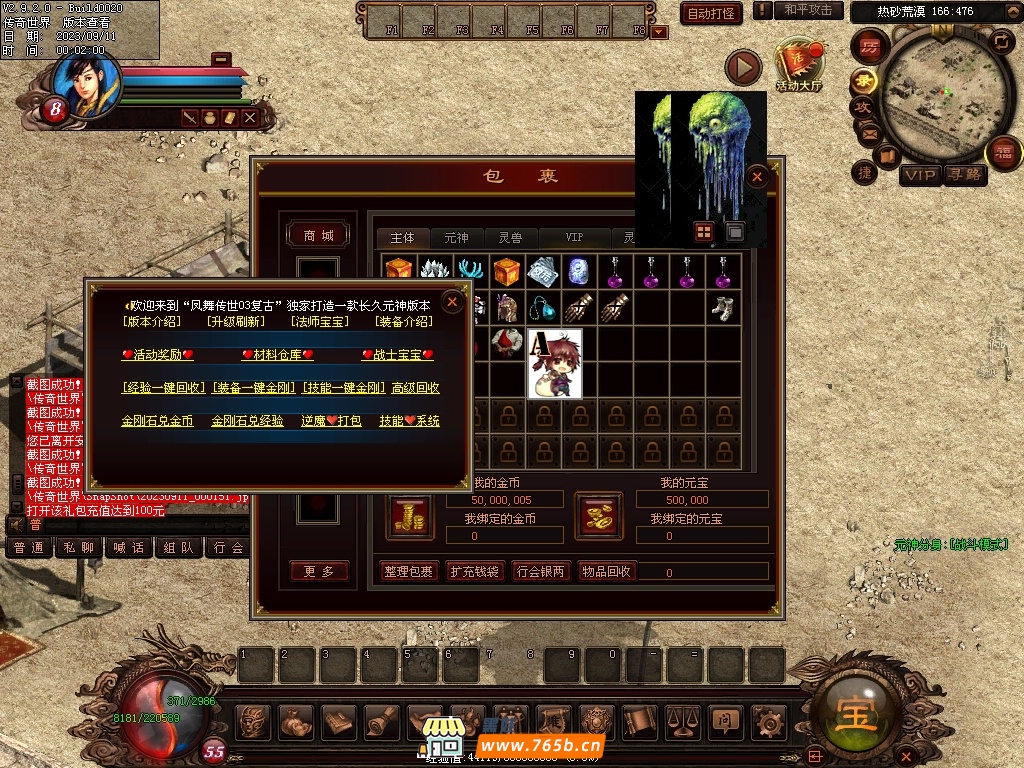Choose the 金刚石兑金币 exchange option
Image resolution: width=1024 pixels, height=768 pixels.
point(157,421)
